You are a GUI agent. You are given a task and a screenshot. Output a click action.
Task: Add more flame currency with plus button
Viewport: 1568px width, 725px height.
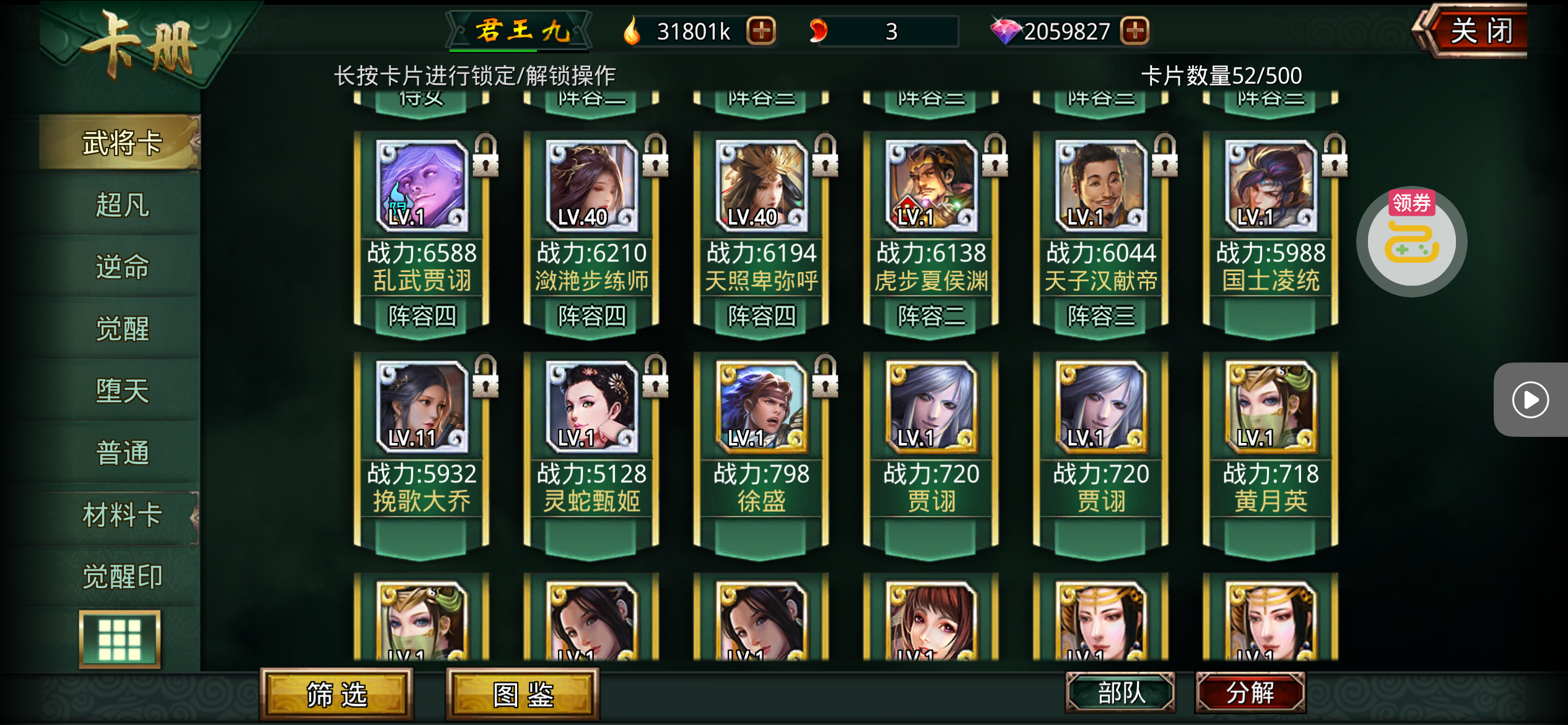[x=761, y=30]
